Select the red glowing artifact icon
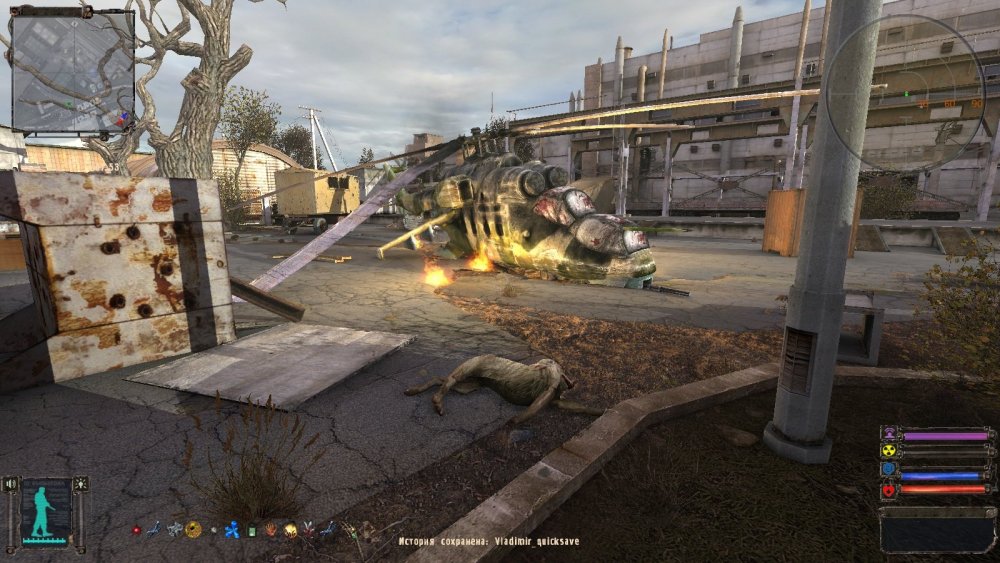The width and height of the screenshot is (1000, 563). (x=137, y=530)
